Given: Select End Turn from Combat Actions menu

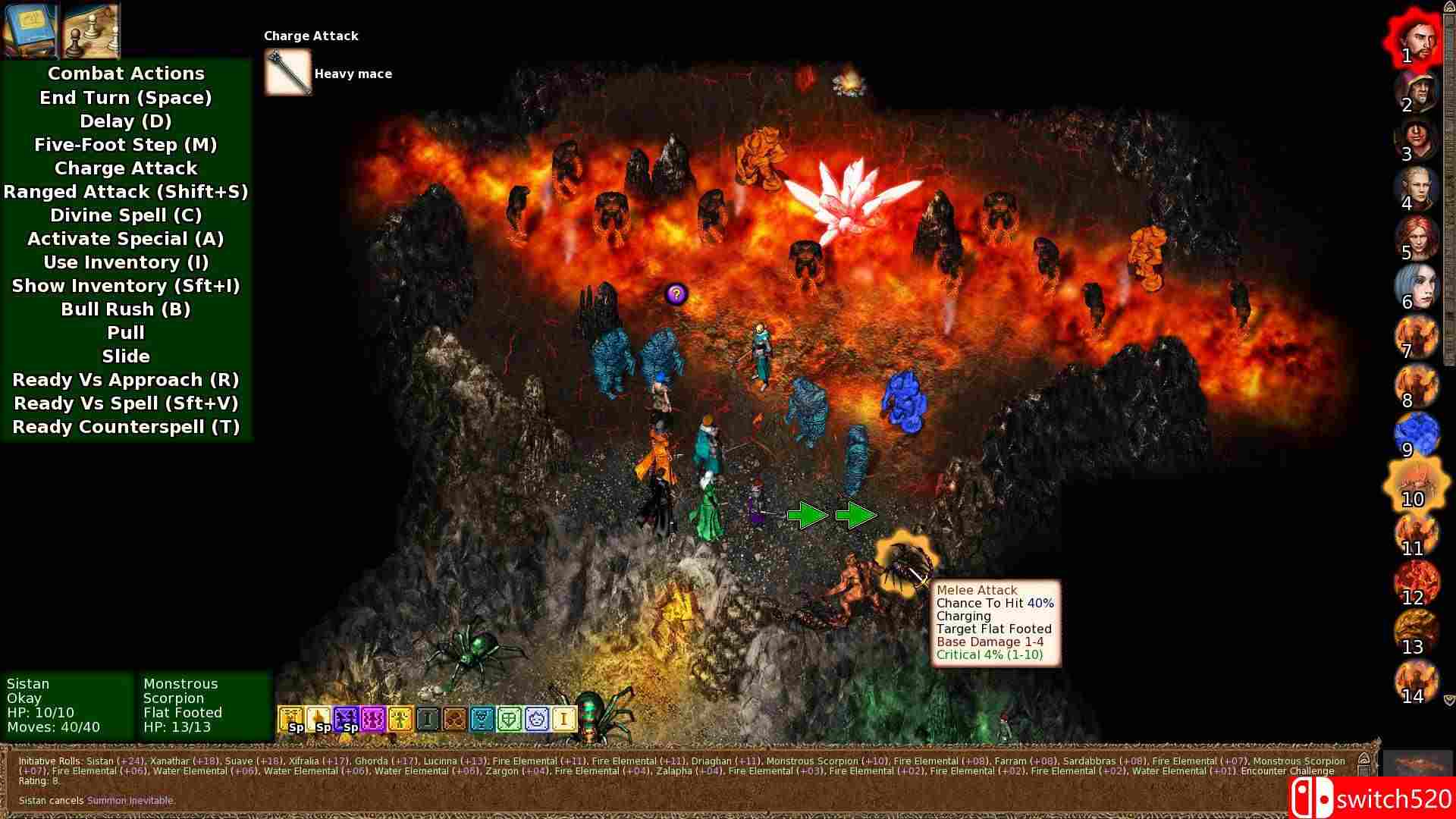Looking at the screenshot, I should [x=126, y=97].
